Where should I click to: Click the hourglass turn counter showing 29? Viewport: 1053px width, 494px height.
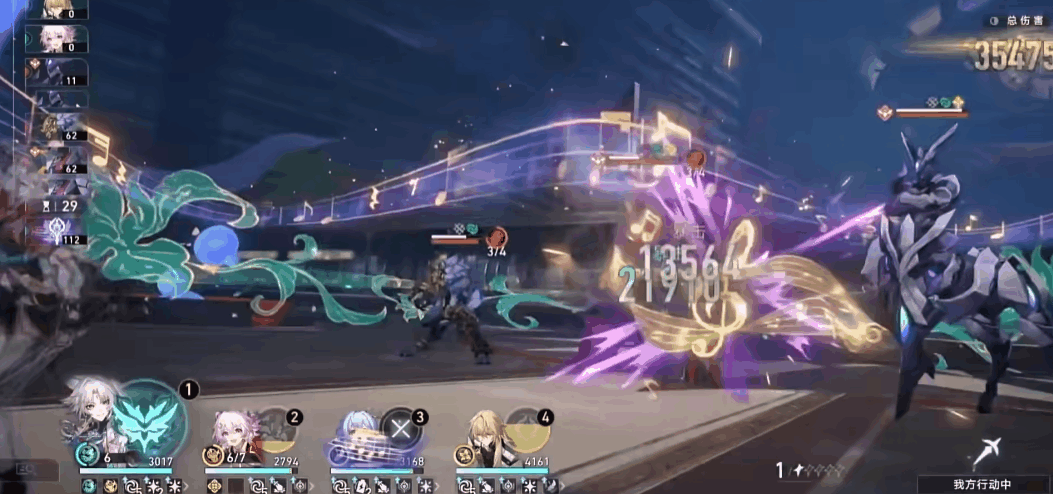(x=62, y=205)
